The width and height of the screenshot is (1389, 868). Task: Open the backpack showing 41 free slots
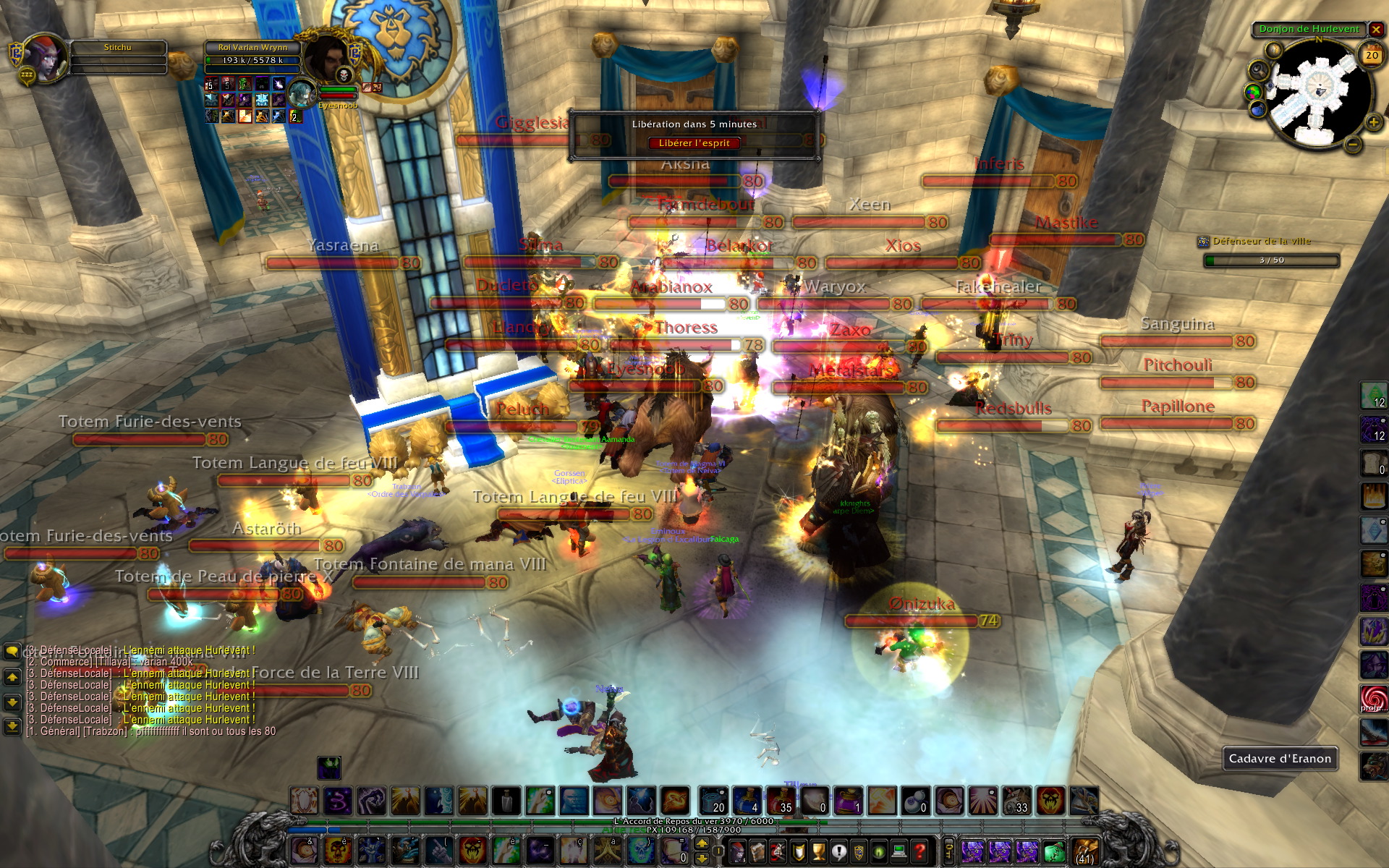(x=1084, y=851)
